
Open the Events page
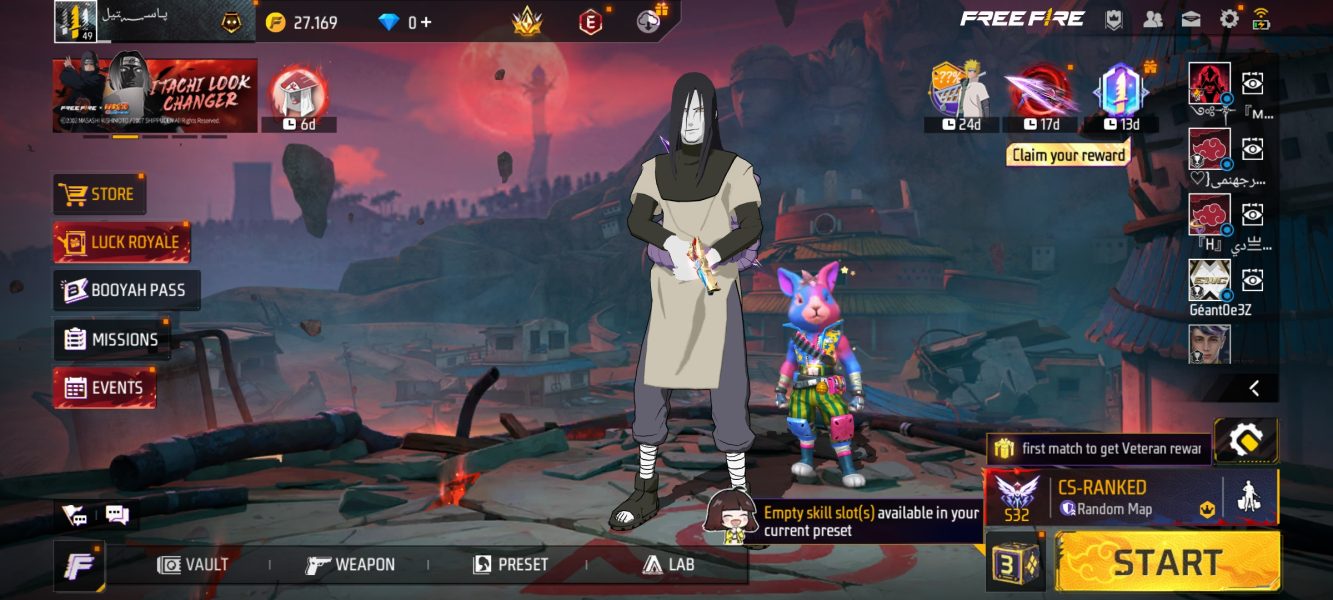click(x=104, y=388)
